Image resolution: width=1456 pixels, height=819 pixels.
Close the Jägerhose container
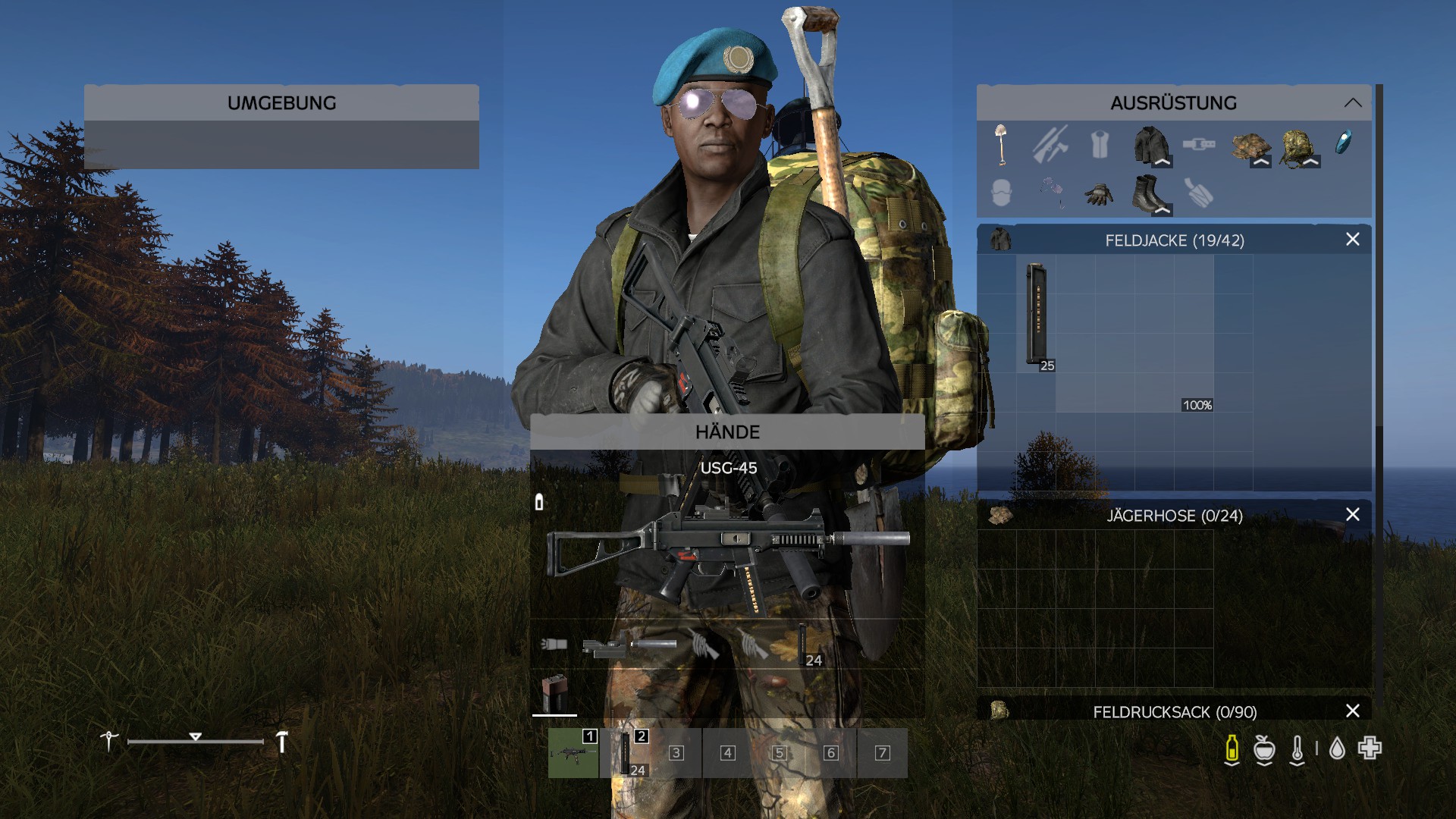[x=1352, y=515]
